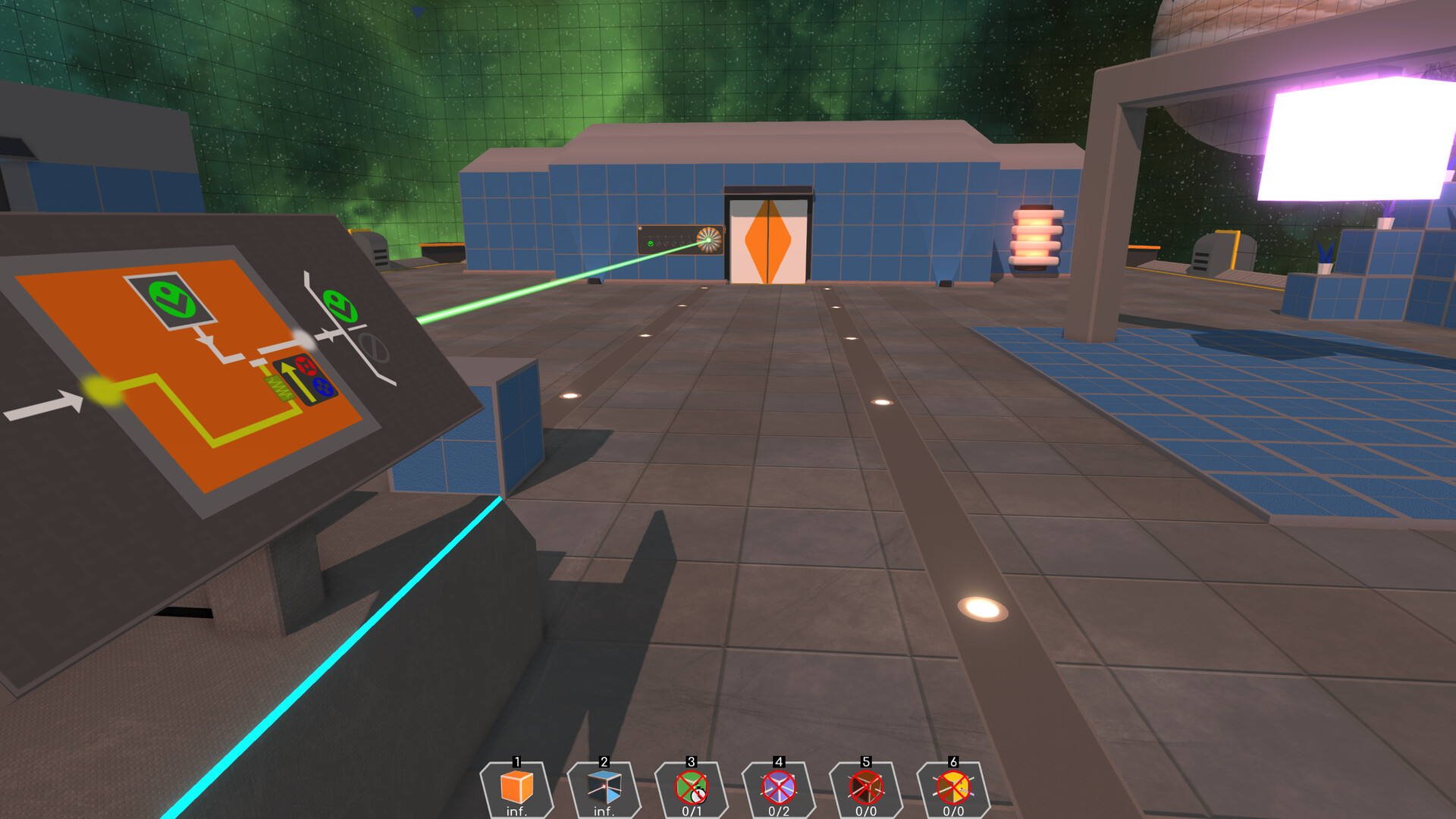Select the glass laser cube in slot 2
1456x819 pixels.
click(604, 789)
